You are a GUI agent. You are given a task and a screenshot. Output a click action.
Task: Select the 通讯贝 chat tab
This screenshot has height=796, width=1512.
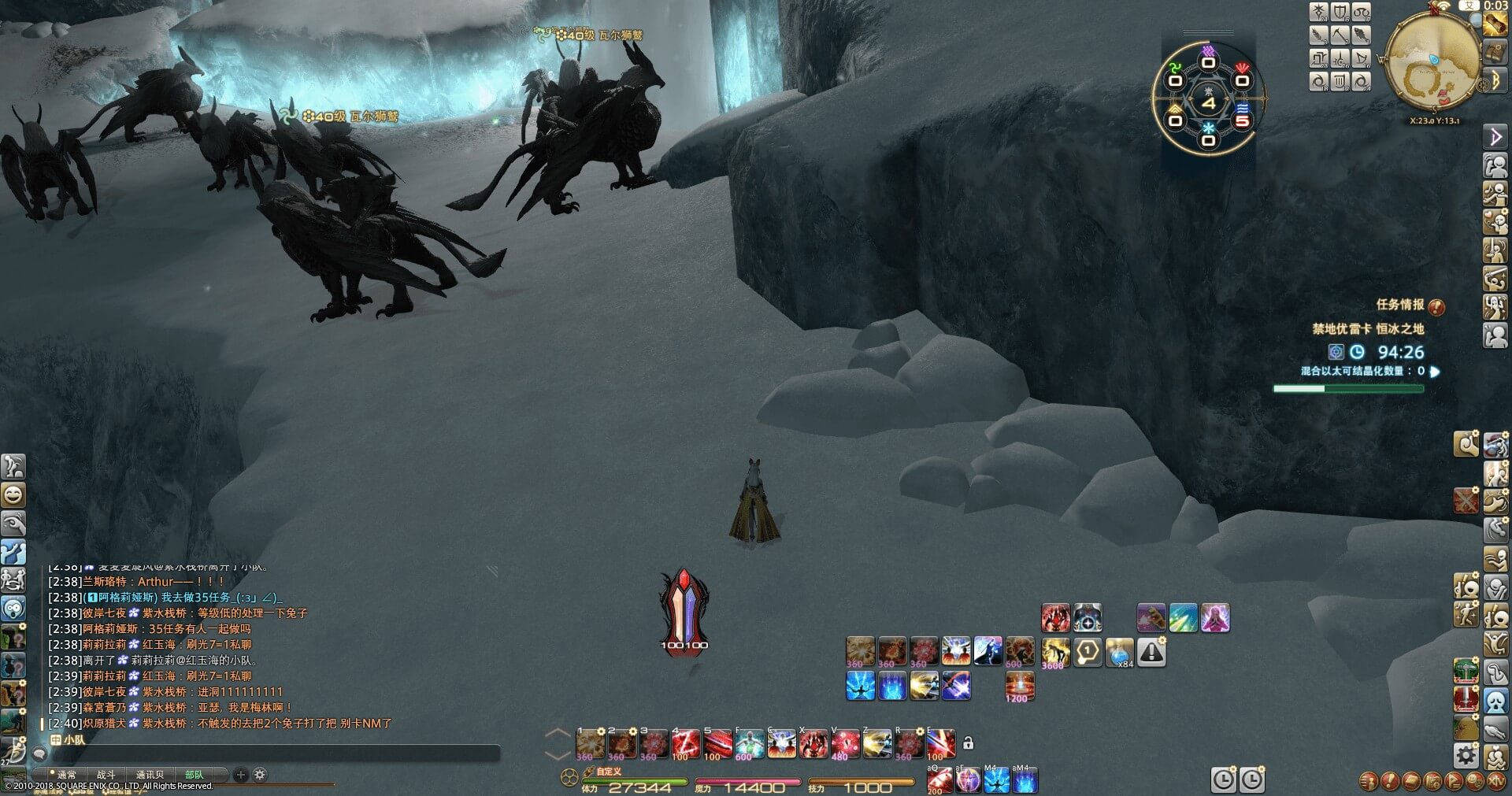pos(150,776)
